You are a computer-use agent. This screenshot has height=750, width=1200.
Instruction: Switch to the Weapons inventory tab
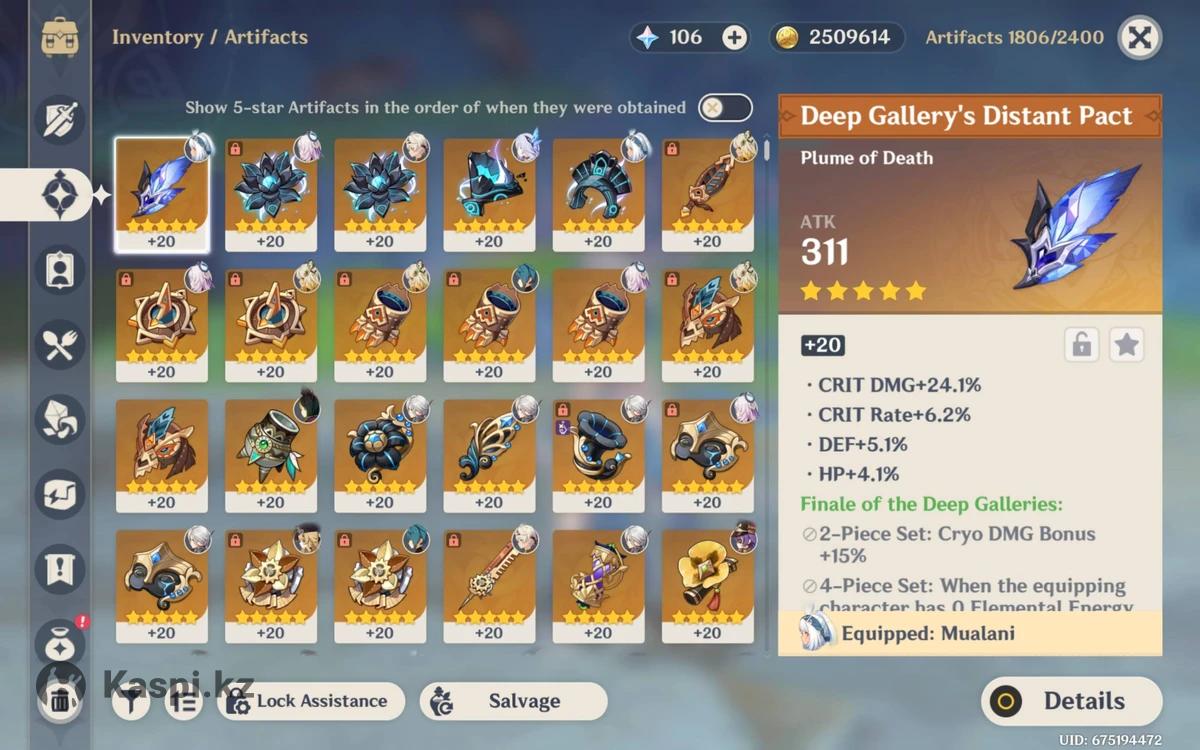pos(60,119)
